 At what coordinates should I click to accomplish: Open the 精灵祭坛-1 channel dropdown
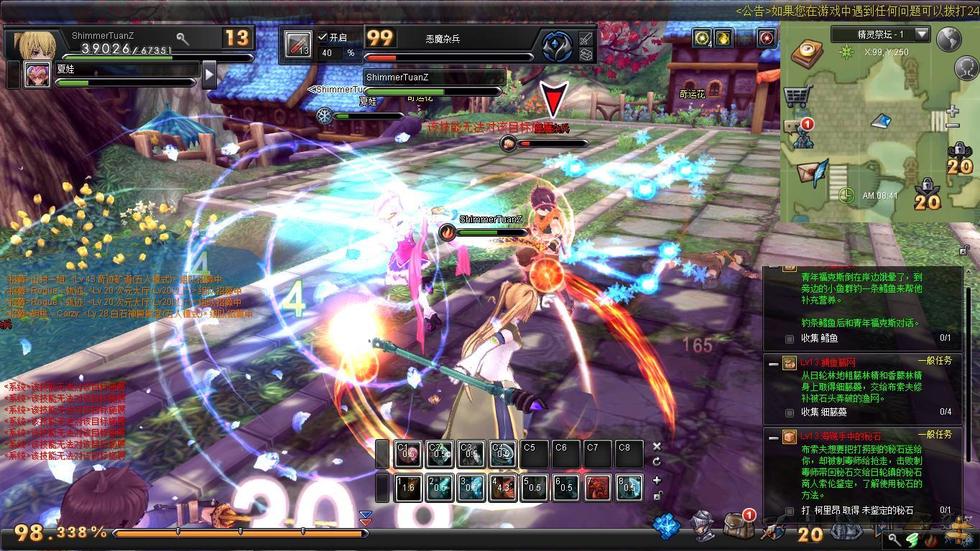pos(921,34)
